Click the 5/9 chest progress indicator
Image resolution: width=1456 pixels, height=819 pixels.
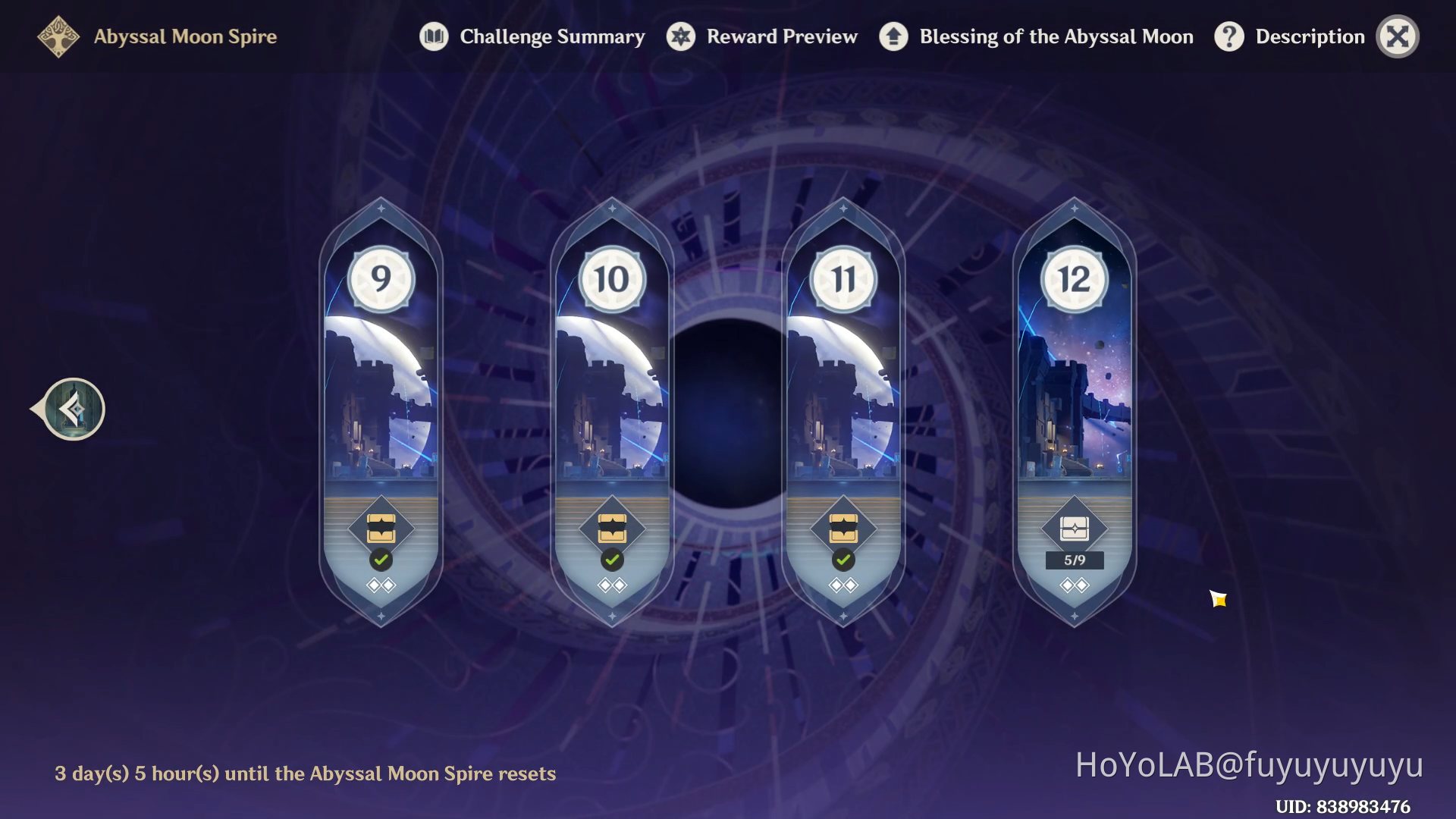tap(1073, 560)
